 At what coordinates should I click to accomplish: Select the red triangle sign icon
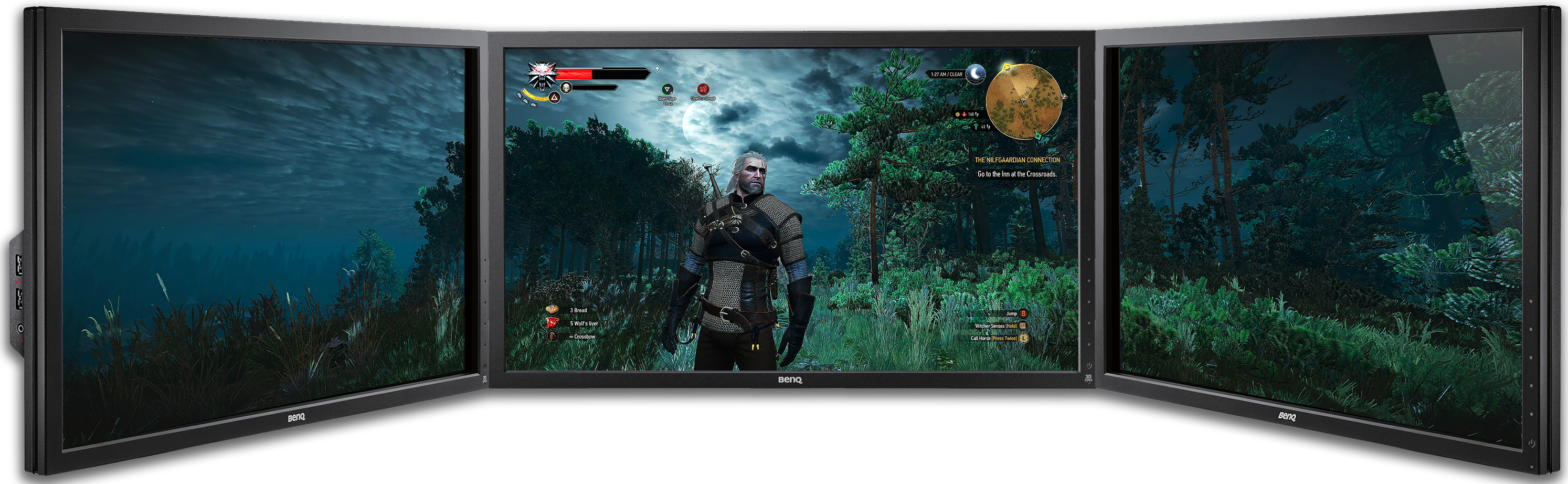(554, 98)
